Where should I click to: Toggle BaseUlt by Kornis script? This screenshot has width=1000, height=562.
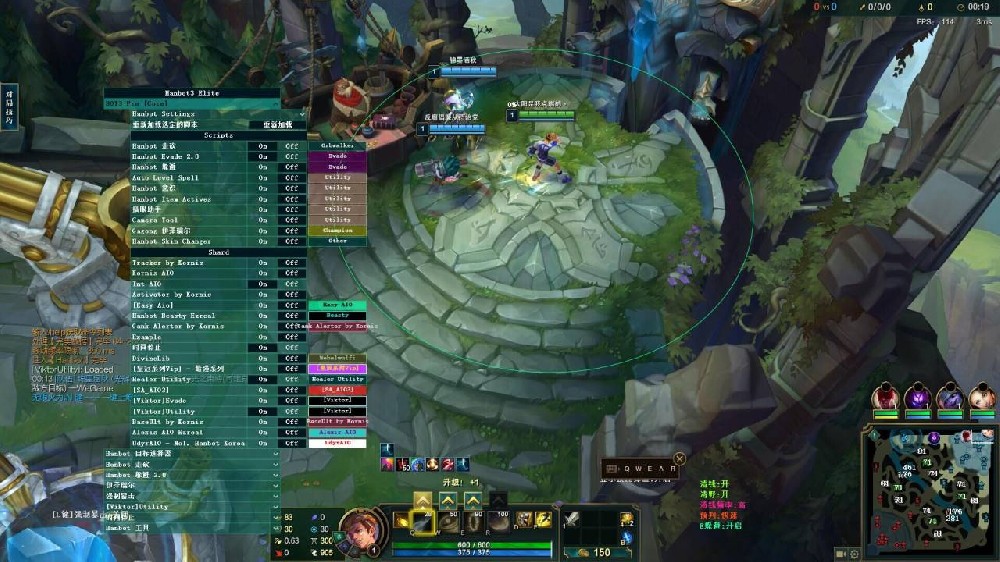coord(263,421)
